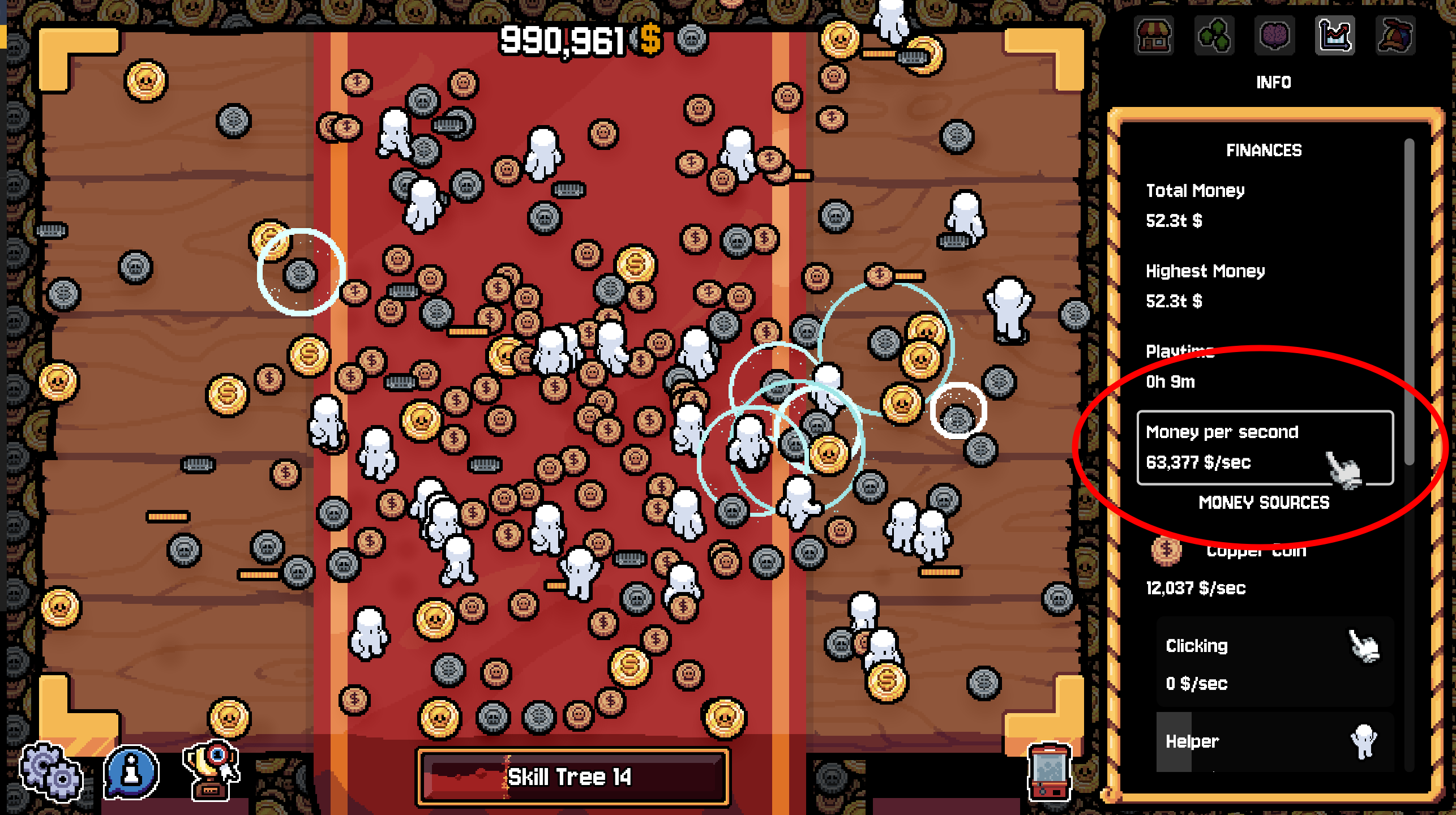
Task: Open the prestige cape panel
Action: point(1396,36)
